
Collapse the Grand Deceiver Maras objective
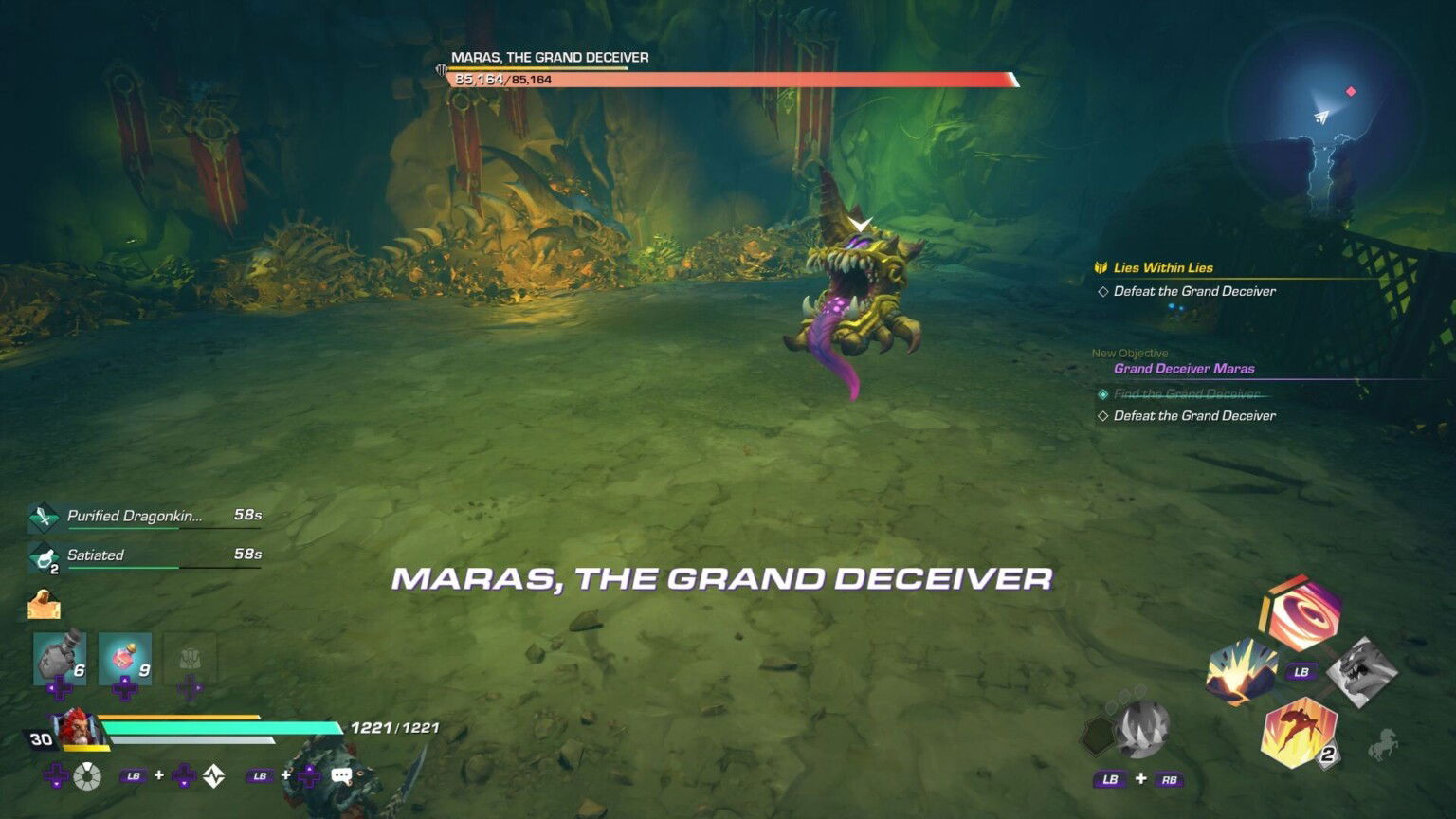(1183, 368)
